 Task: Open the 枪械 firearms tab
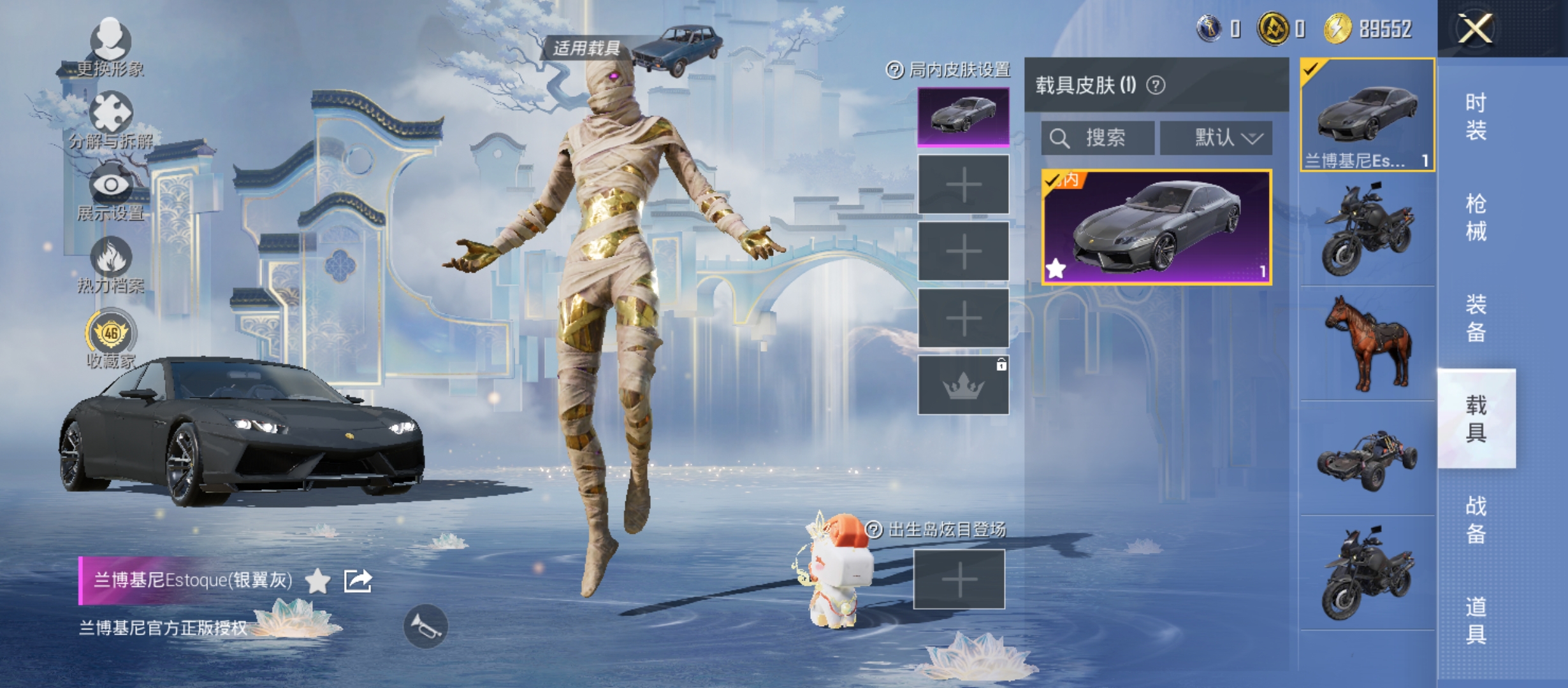[x=1476, y=217]
